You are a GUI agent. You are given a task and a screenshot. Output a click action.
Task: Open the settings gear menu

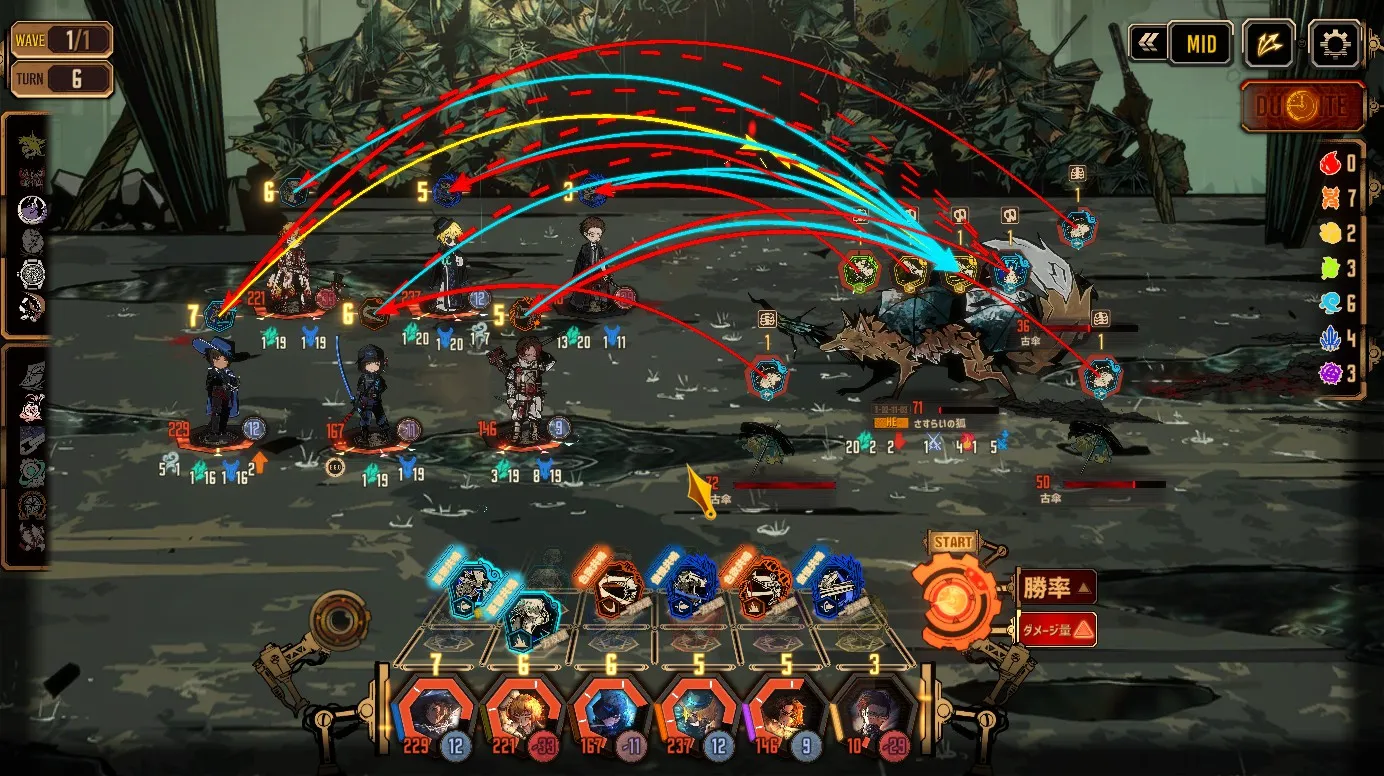pyautogui.click(x=1334, y=44)
